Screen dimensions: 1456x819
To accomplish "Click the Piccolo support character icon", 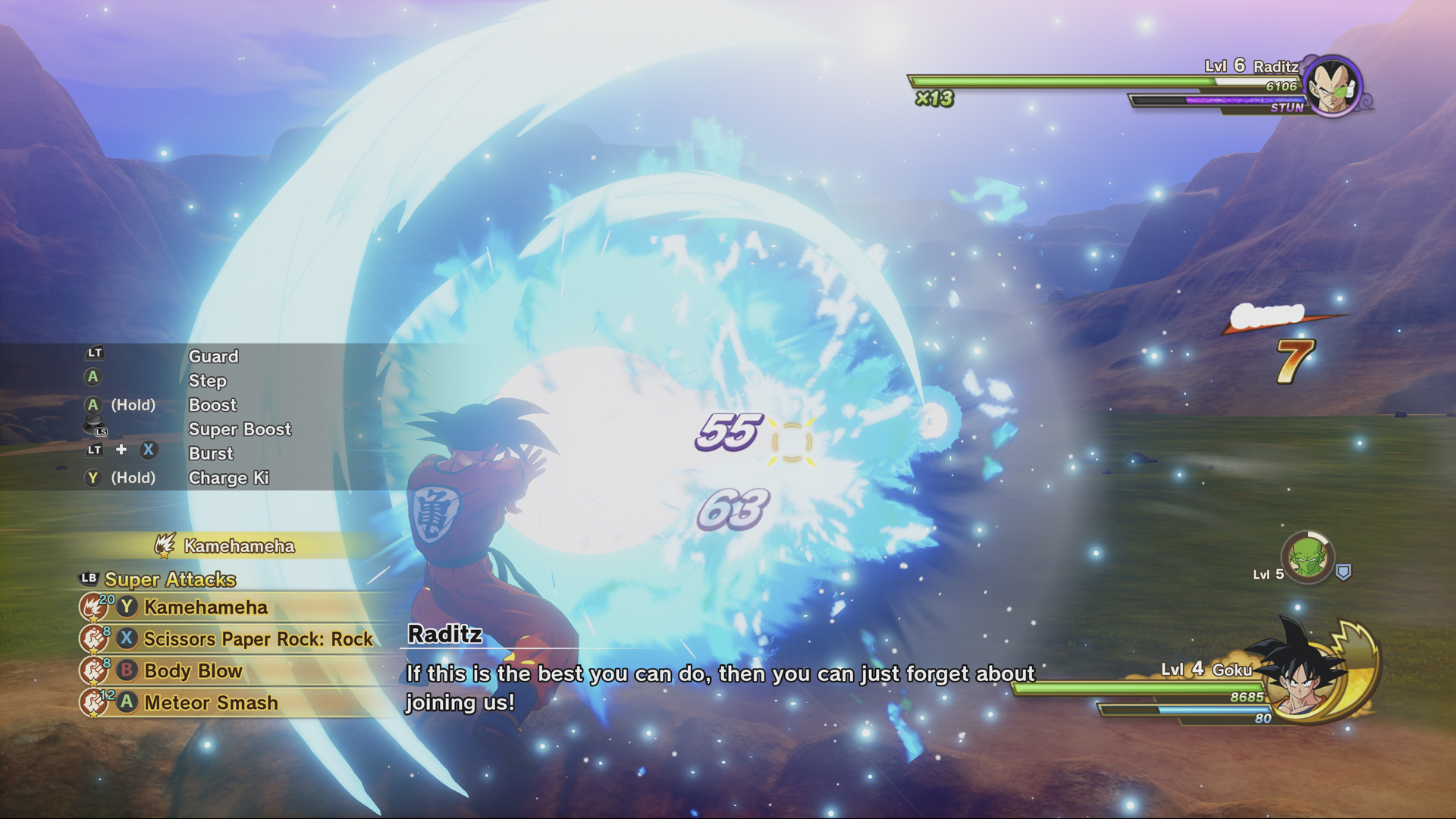I will [1307, 557].
